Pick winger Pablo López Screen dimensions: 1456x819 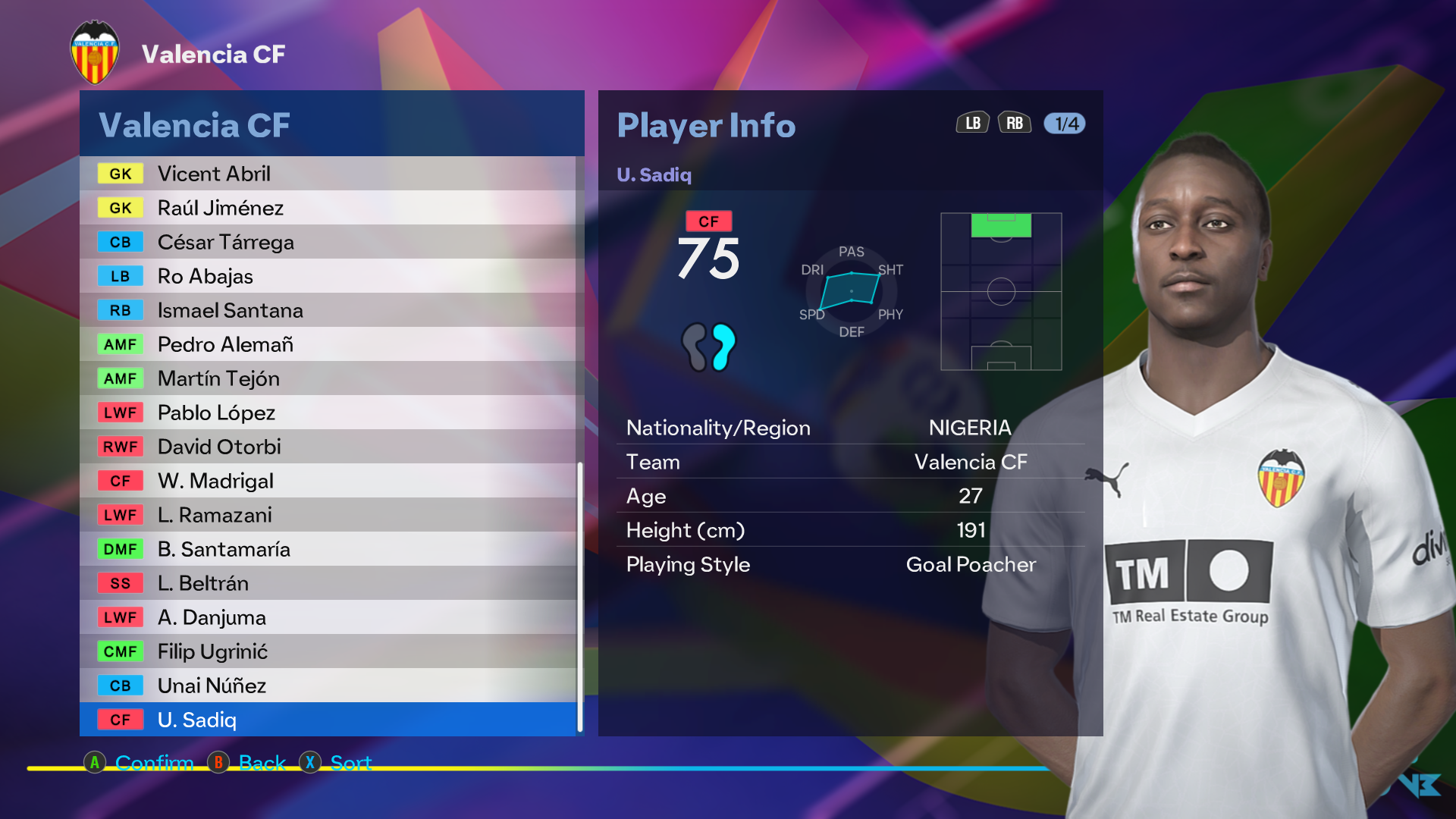[x=328, y=413]
